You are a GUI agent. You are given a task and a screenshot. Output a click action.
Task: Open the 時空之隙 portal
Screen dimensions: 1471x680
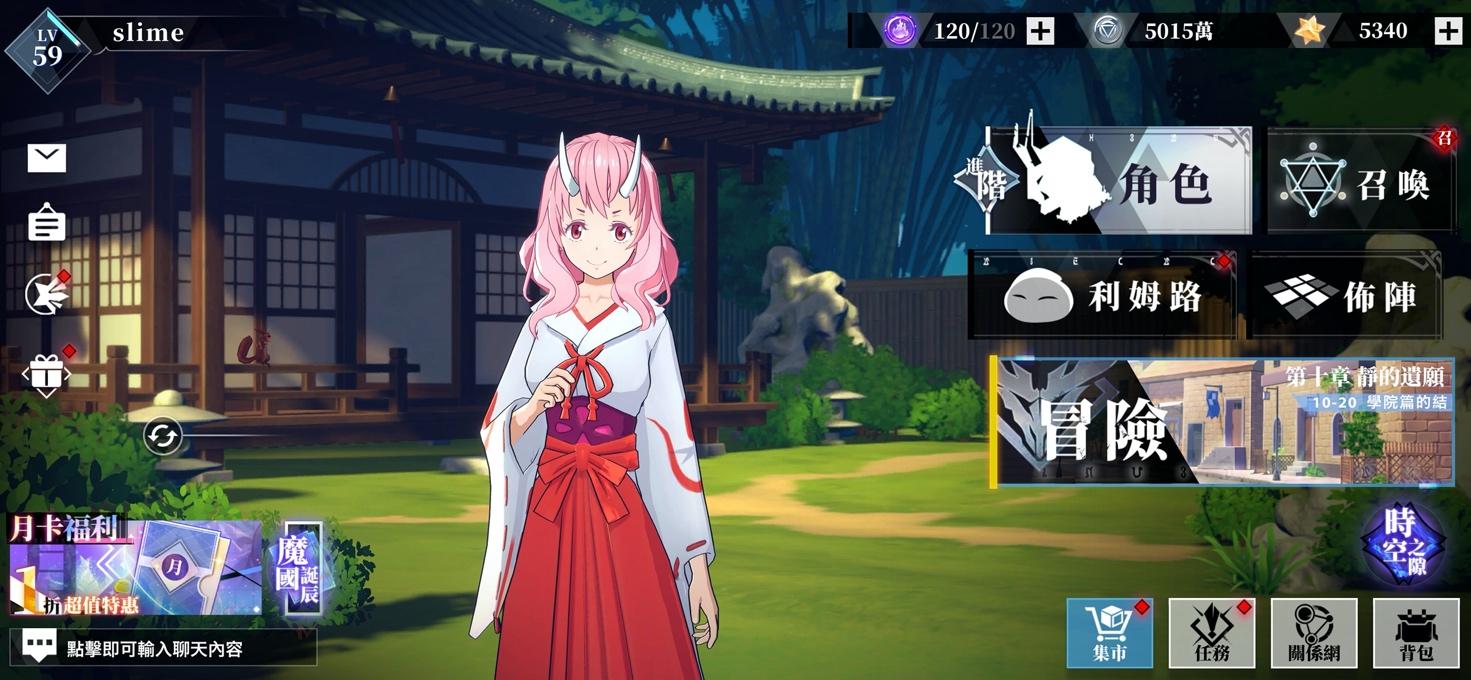click(x=1403, y=544)
